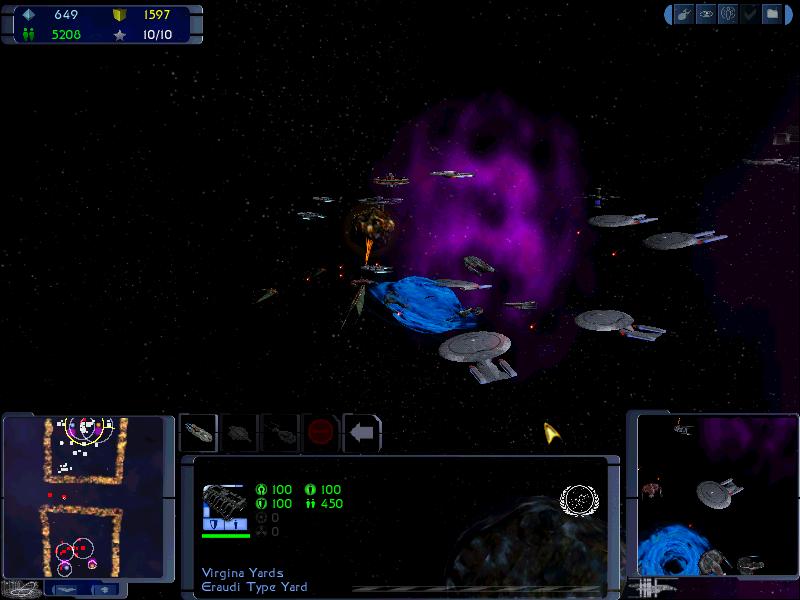The width and height of the screenshot is (800, 600).
Task: Click the Federation emblem in info panel
Action: (577, 500)
